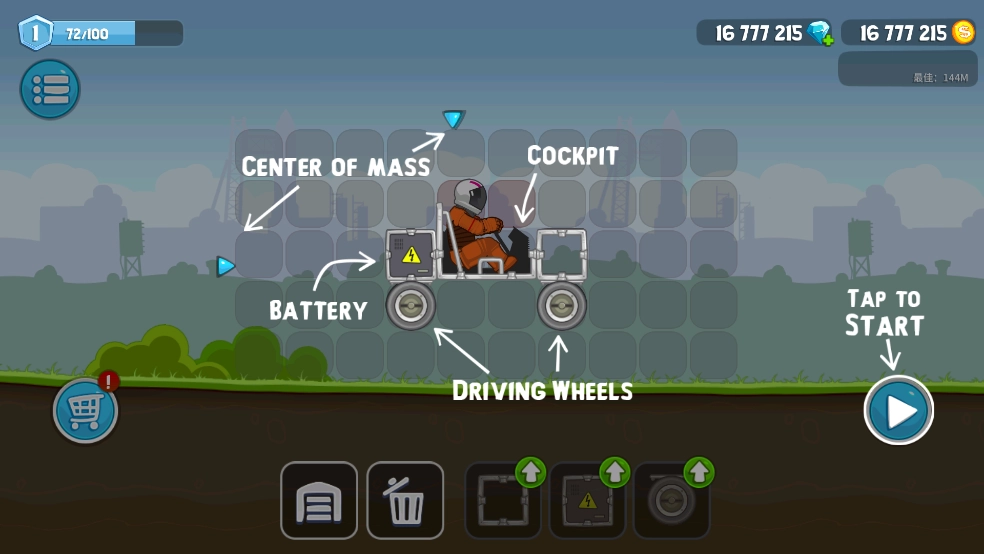Open the shopping cart store

[x=85, y=410]
